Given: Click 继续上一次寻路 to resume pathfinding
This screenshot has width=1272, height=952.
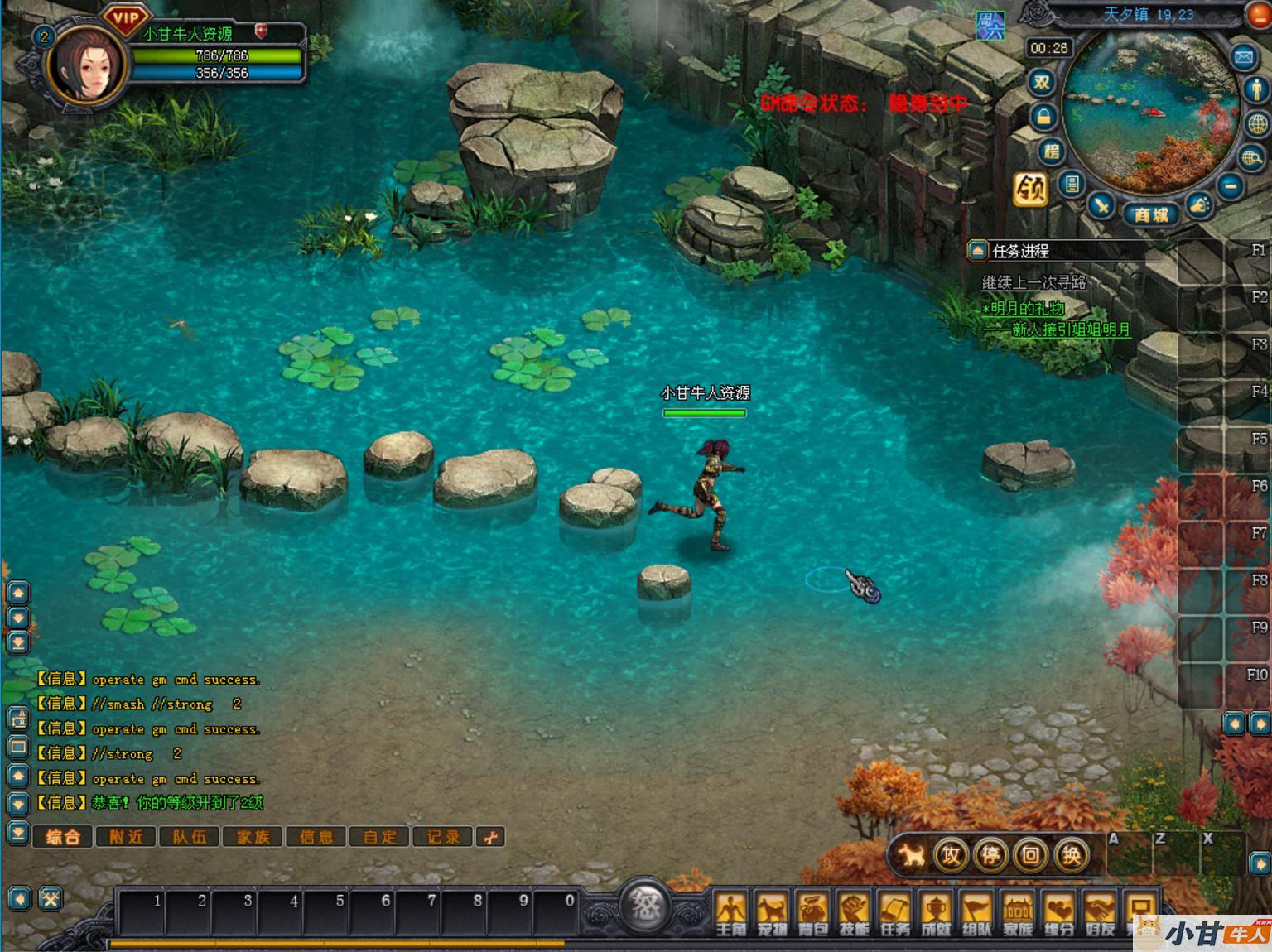Looking at the screenshot, I should [1034, 282].
